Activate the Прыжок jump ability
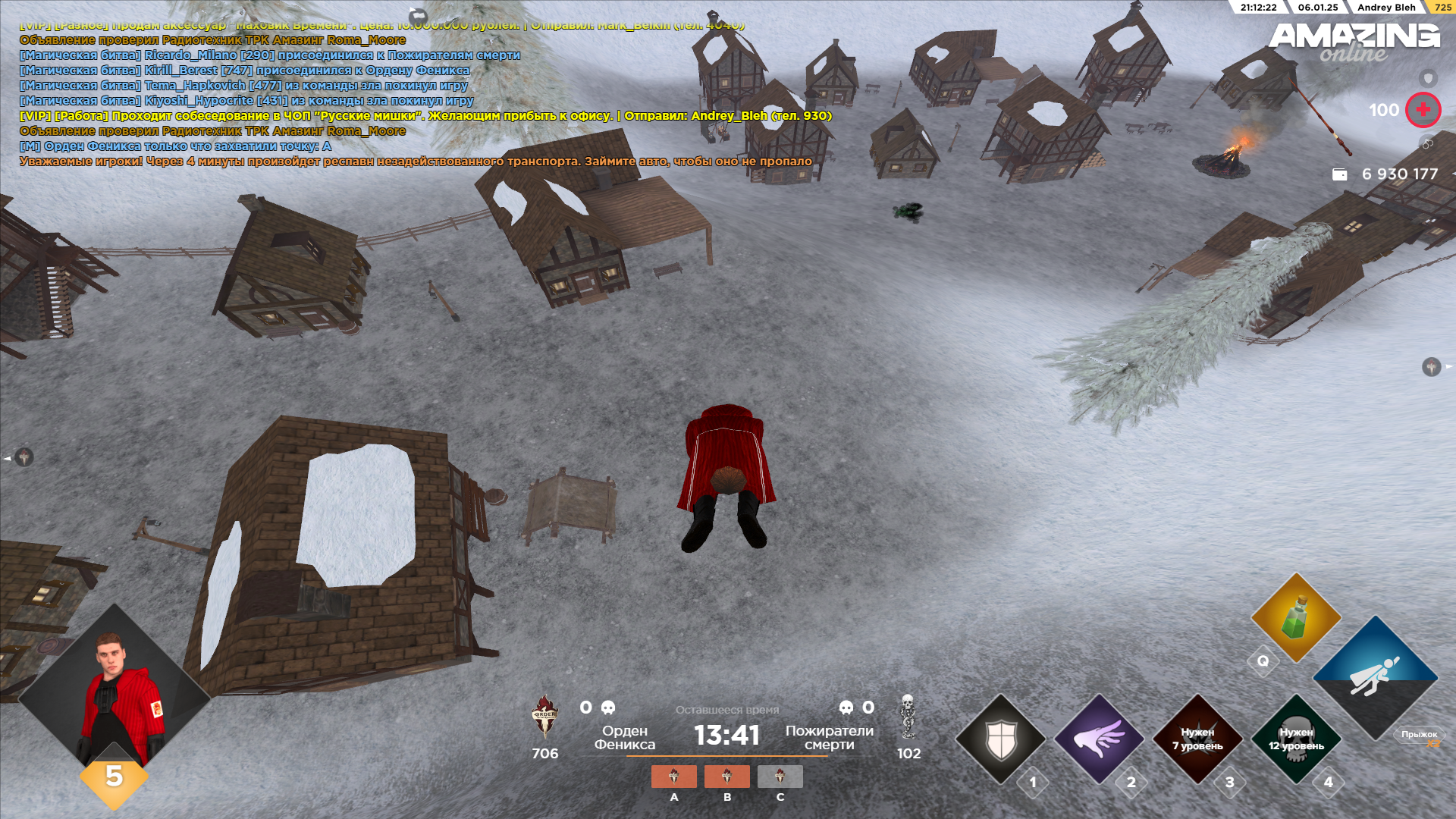 click(1375, 677)
